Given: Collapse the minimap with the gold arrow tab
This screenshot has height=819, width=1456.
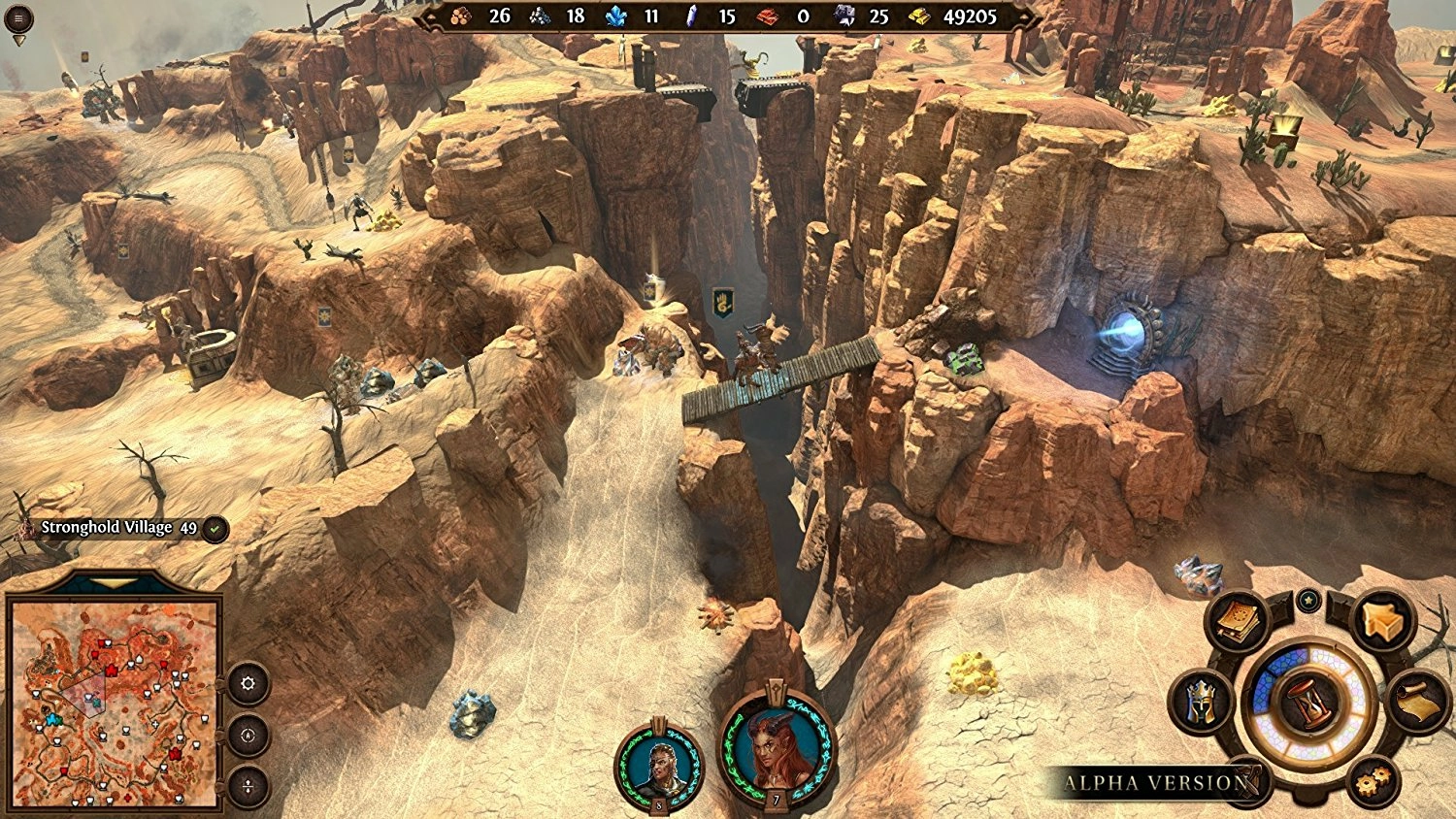Looking at the screenshot, I should tap(114, 584).
